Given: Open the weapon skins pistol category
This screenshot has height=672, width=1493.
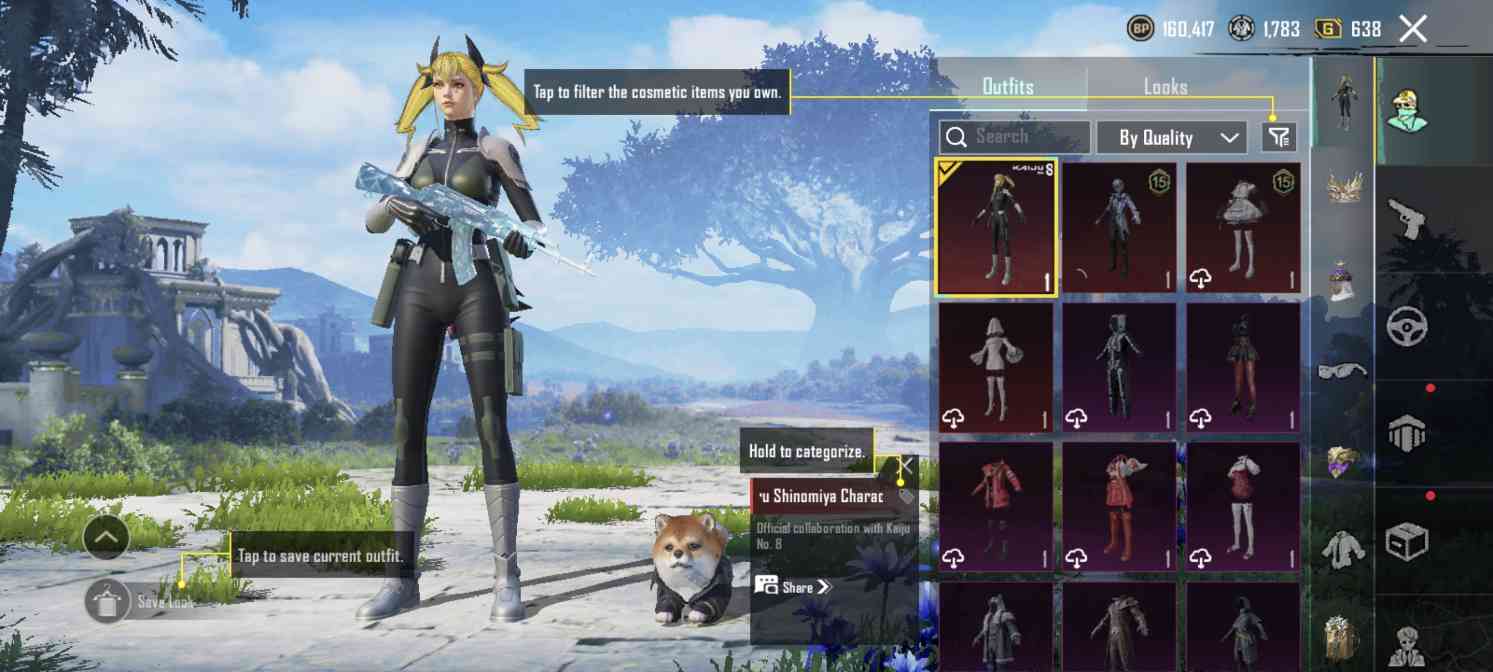Looking at the screenshot, I should [1407, 218].
